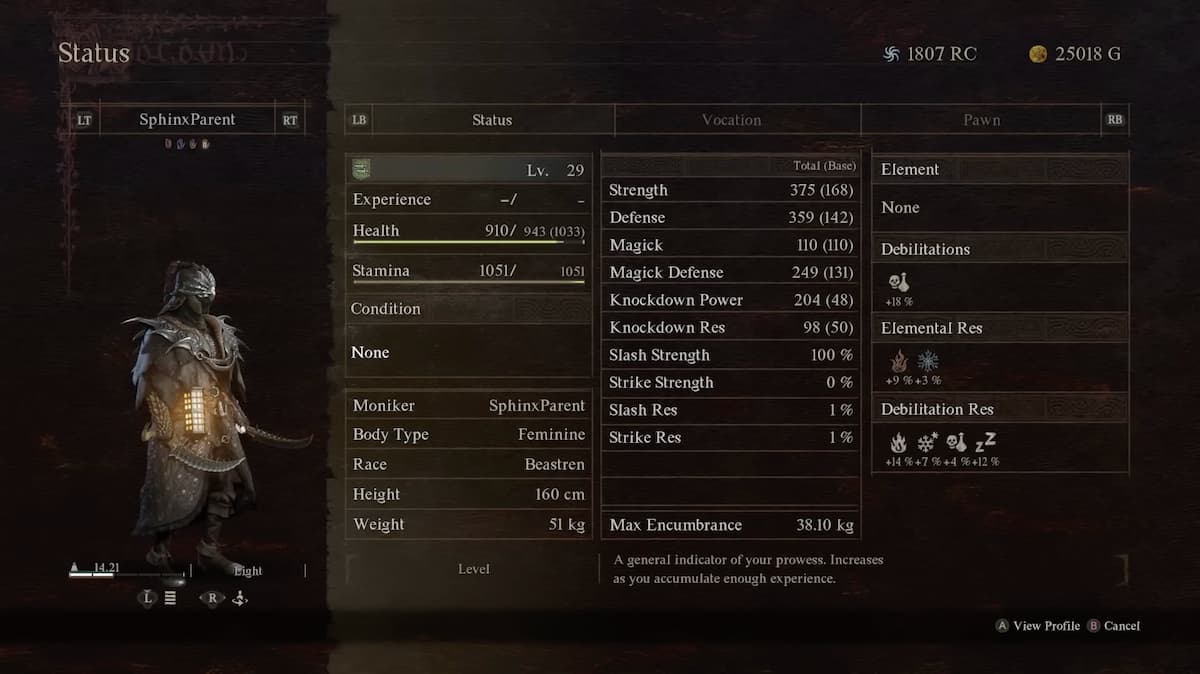Select the Strike Strength row
This screenshot has height=674, width=1200.
(730, 382)
